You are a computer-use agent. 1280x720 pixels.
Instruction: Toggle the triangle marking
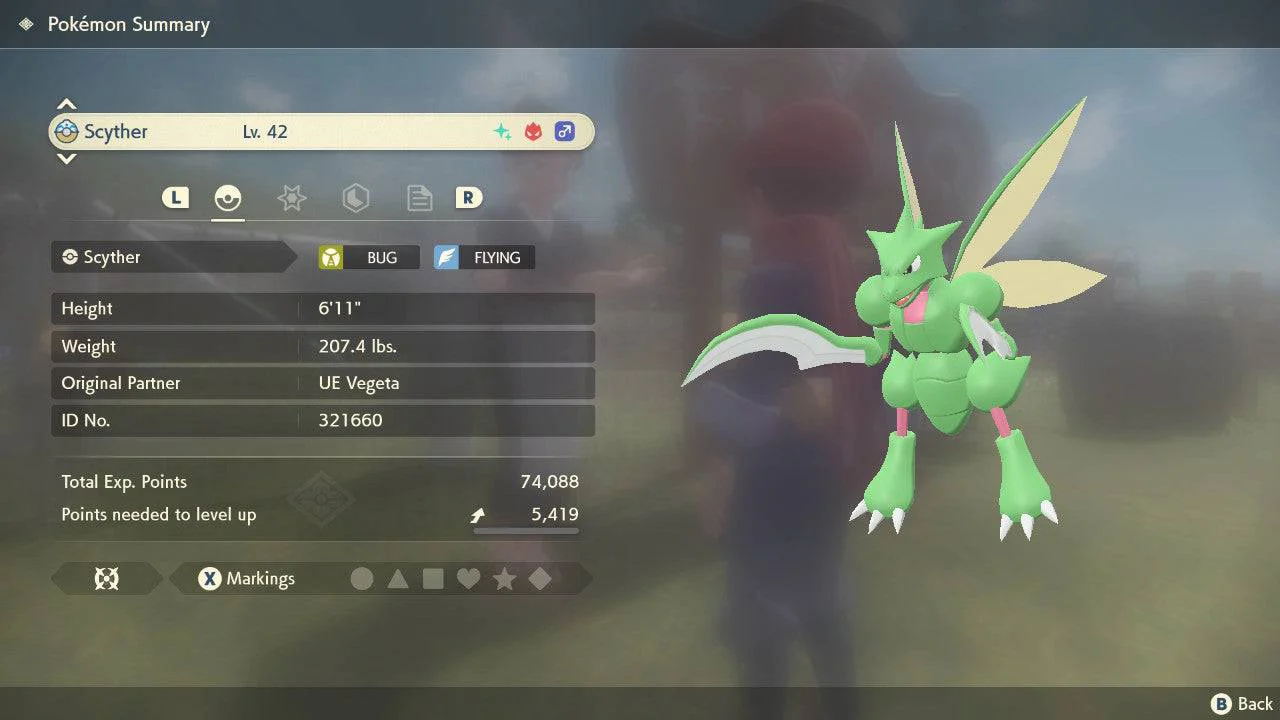click(398, 579)
